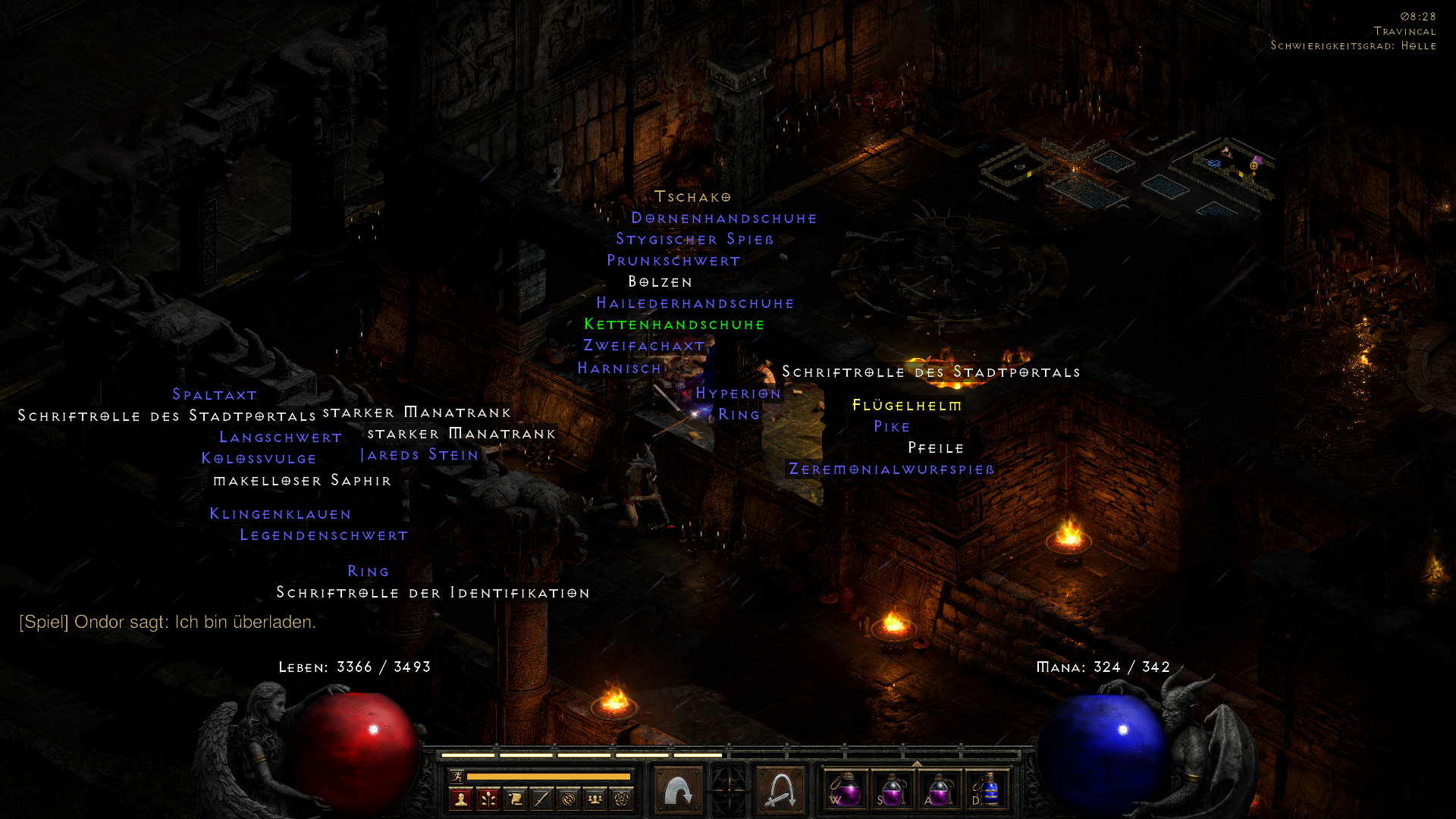Open the character screen bust icon
The height and width of the screenshot is (819, 1456).
[461, 799]
